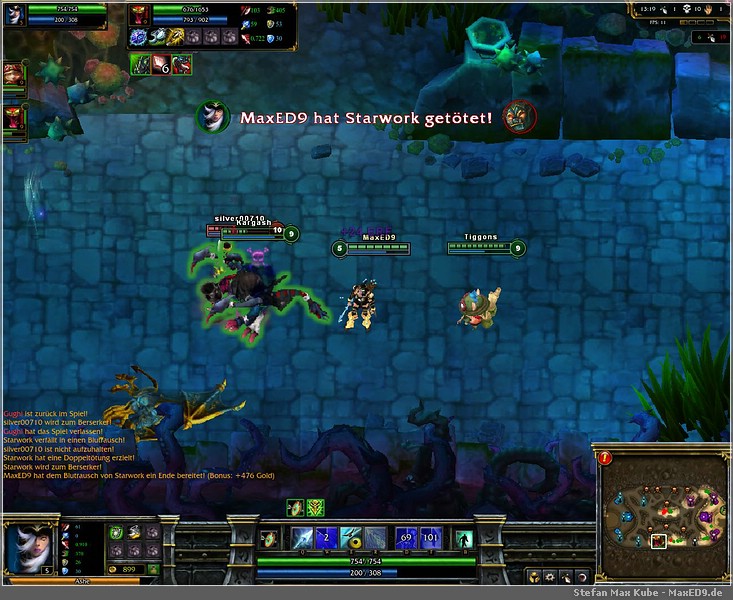Use the summoner spell with 69 cooldown
Image resolution: width=733 pixels, height=600 pixels.
point(406,538)
